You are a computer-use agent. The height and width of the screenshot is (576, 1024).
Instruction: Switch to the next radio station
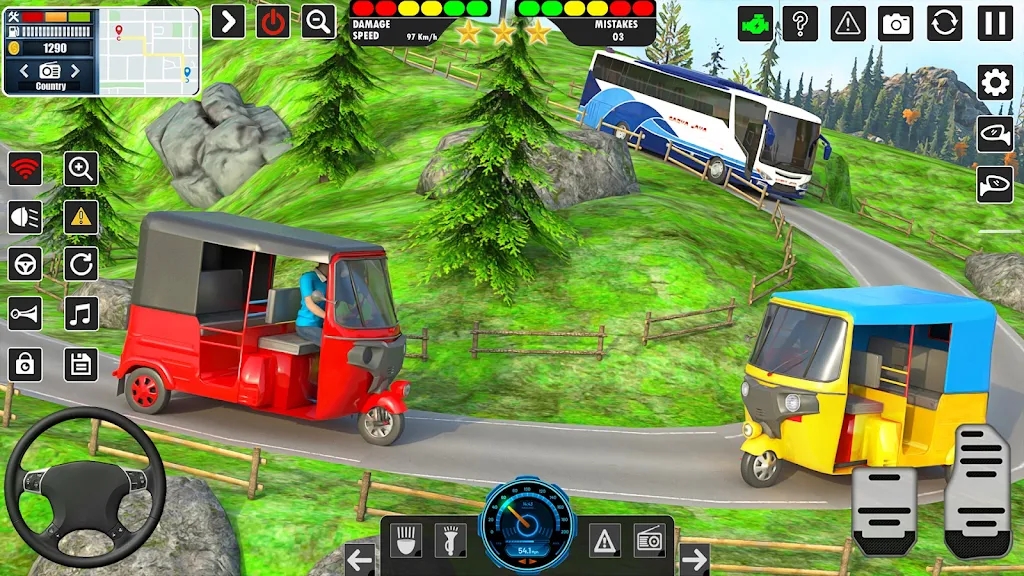pyautogui.click(x=77, y=71)
